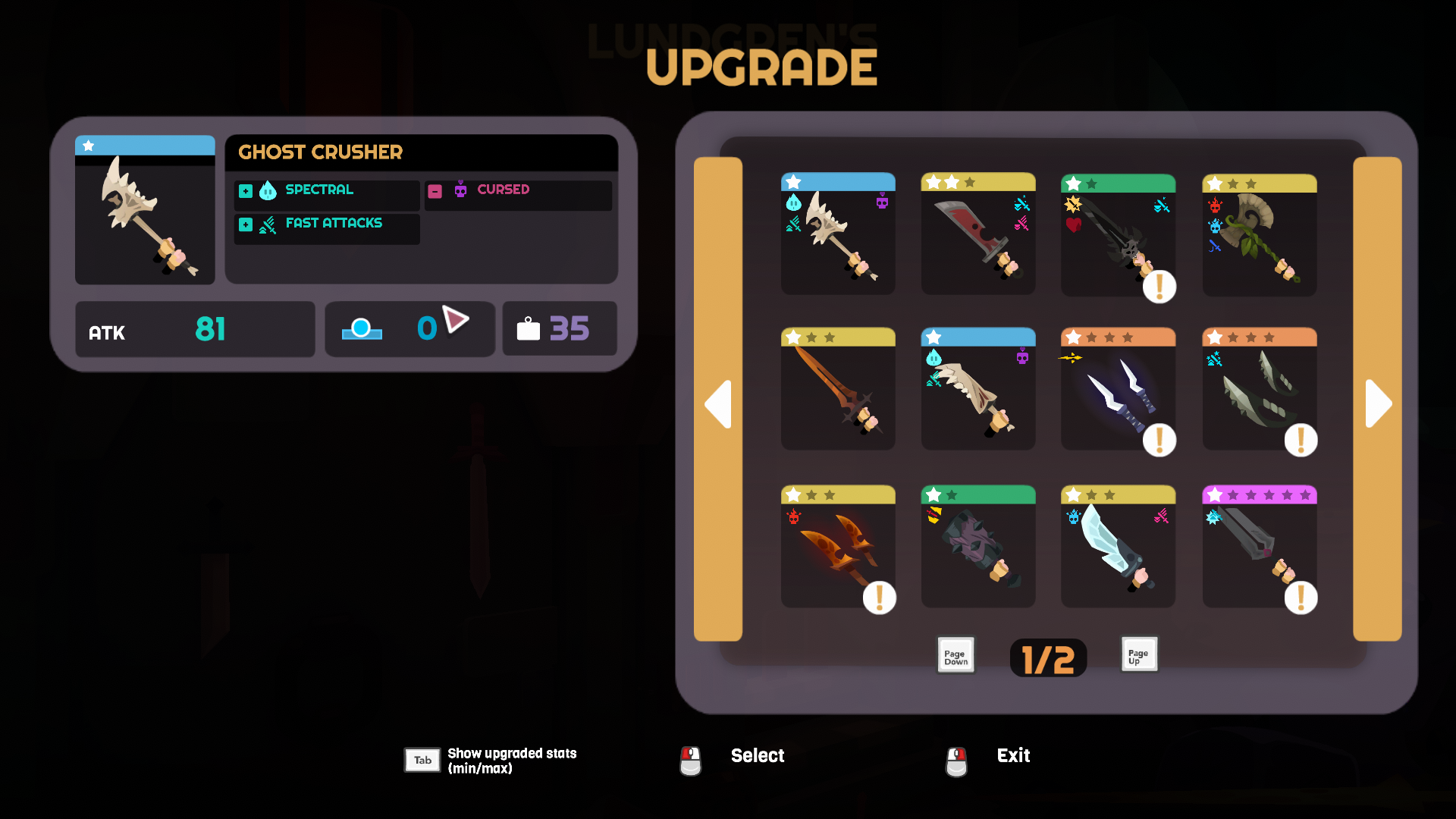
Task: Pick the black spiked sword slot
Action: click(x=1118, y=235)
